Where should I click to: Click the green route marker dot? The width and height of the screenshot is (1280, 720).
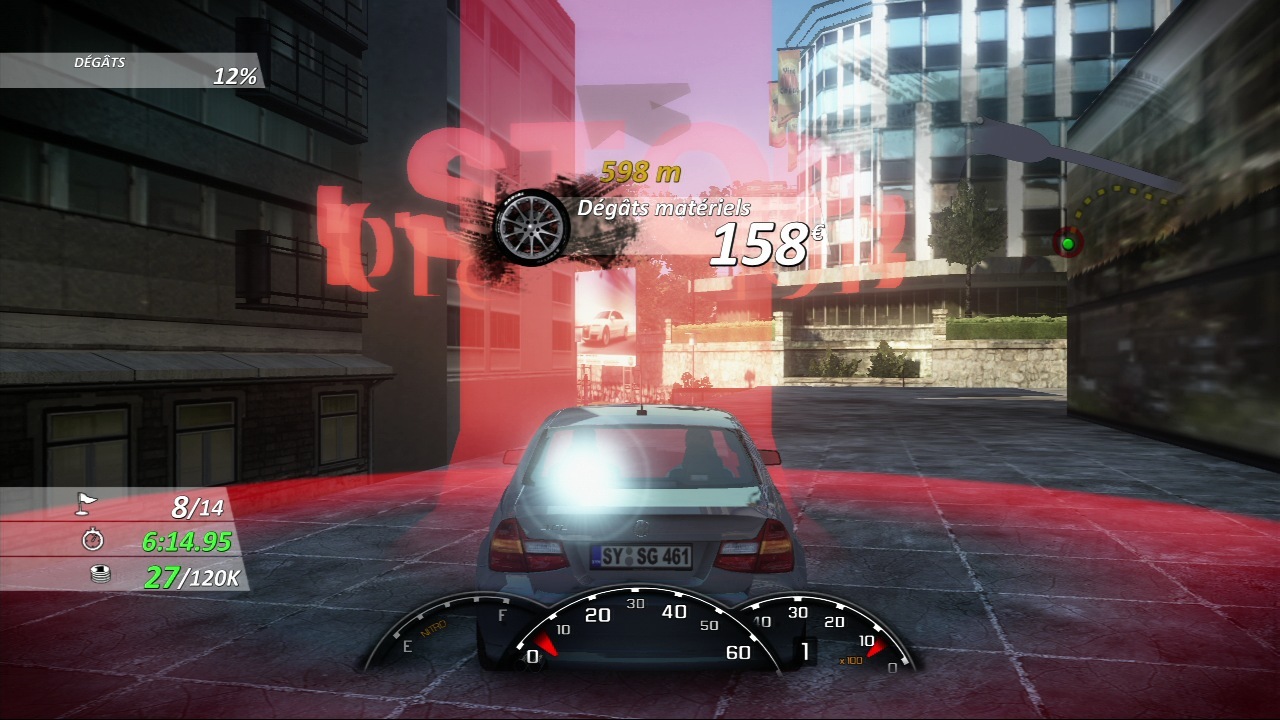point(1067,243)
